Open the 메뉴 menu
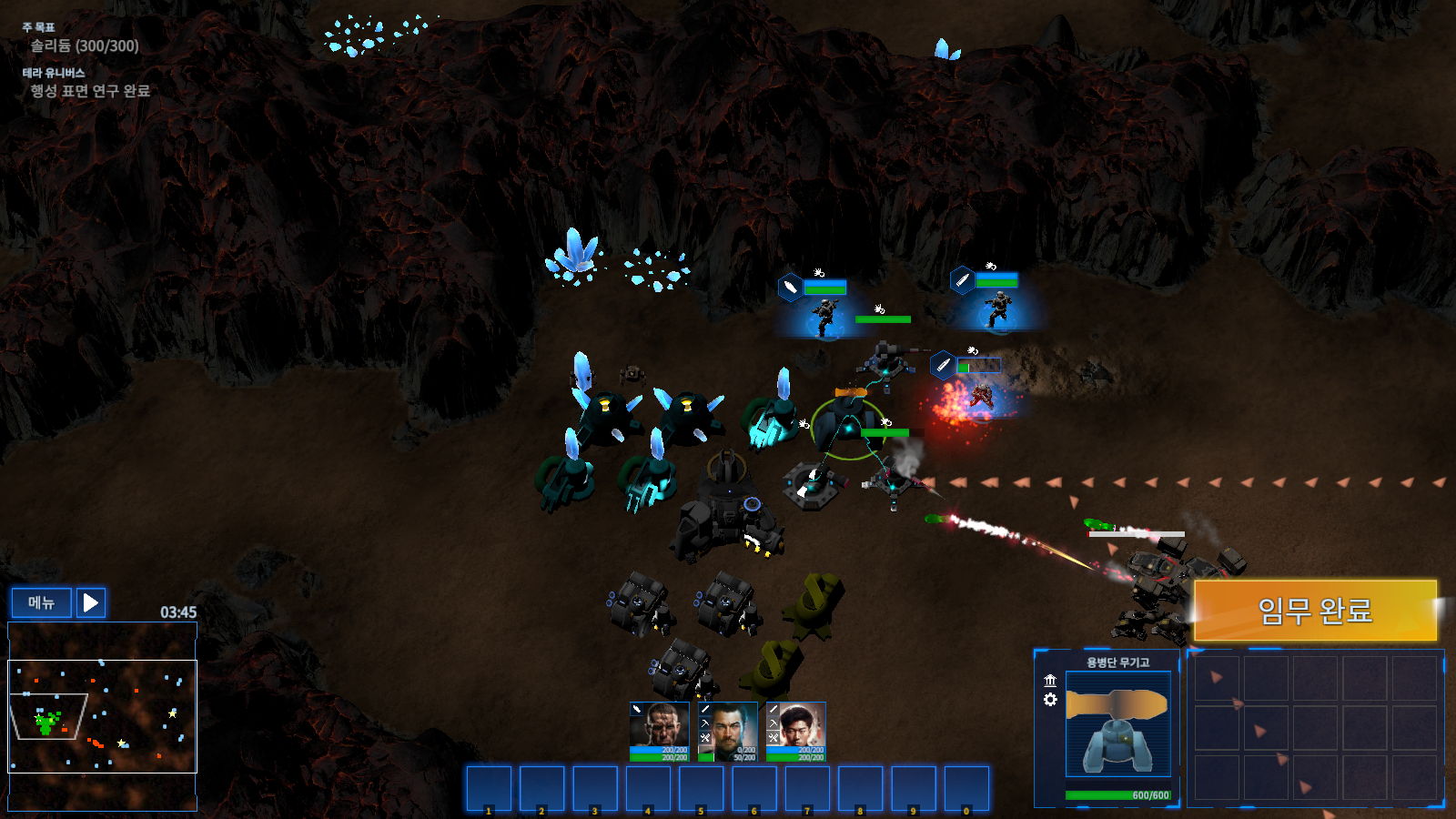 [41, 602]
